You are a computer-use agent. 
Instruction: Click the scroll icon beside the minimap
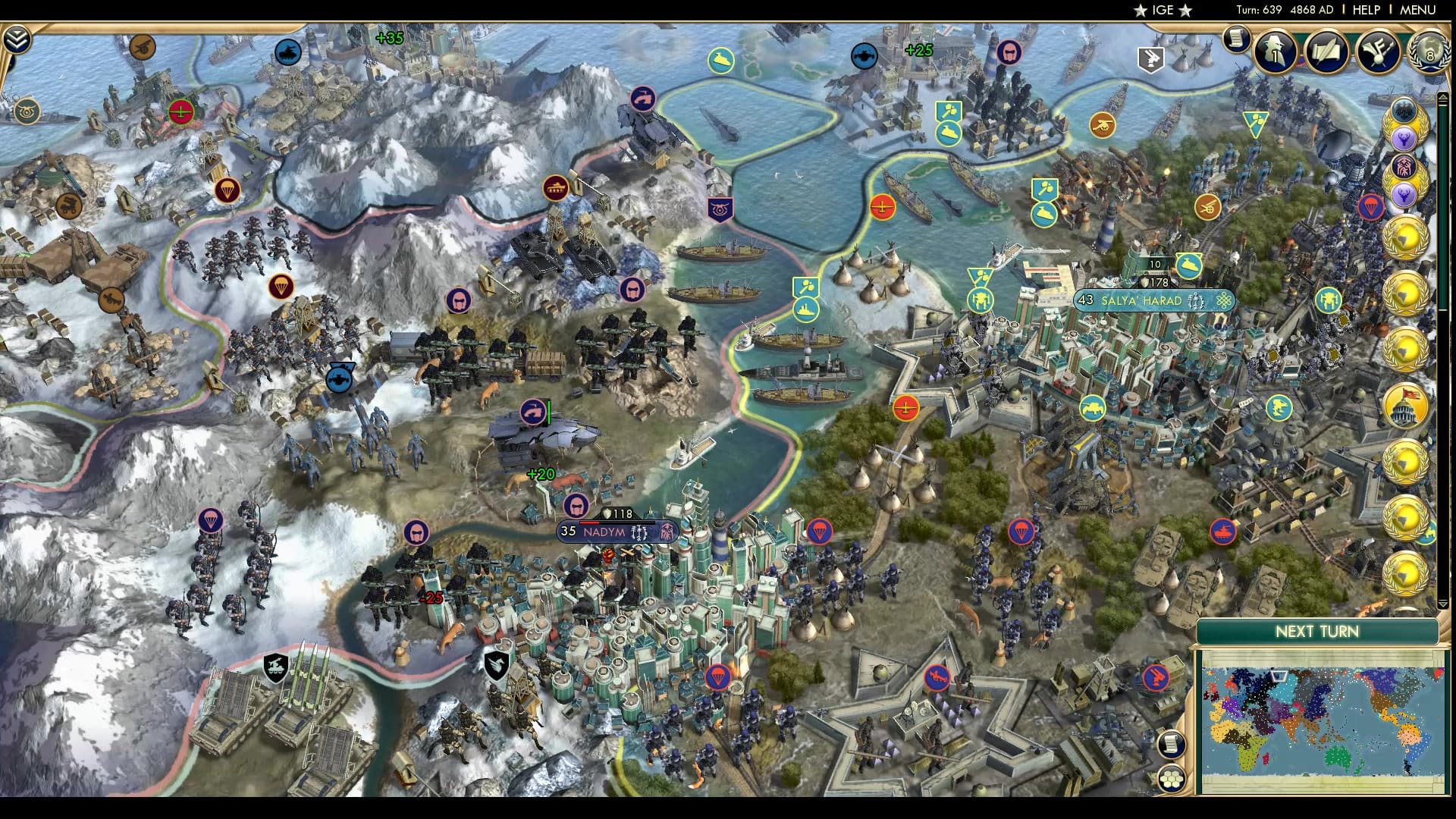pyautogui.click(x=1172, y=742)
